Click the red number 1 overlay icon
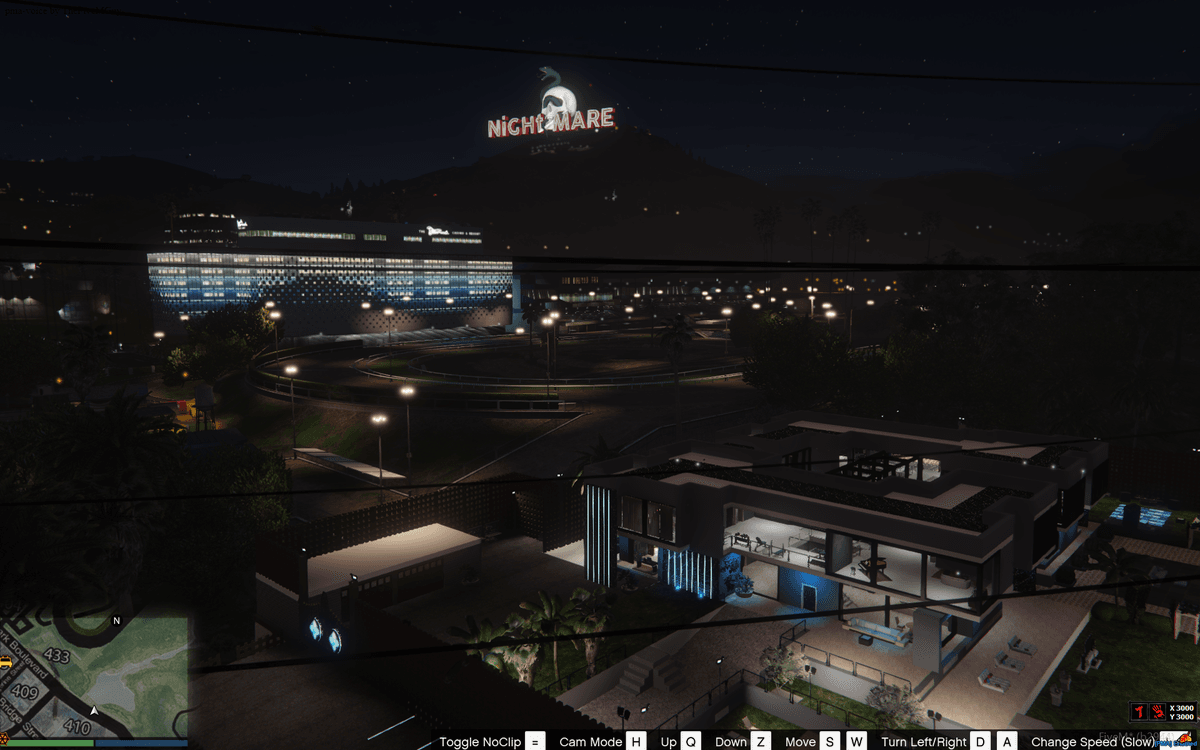 point(1138,711)
